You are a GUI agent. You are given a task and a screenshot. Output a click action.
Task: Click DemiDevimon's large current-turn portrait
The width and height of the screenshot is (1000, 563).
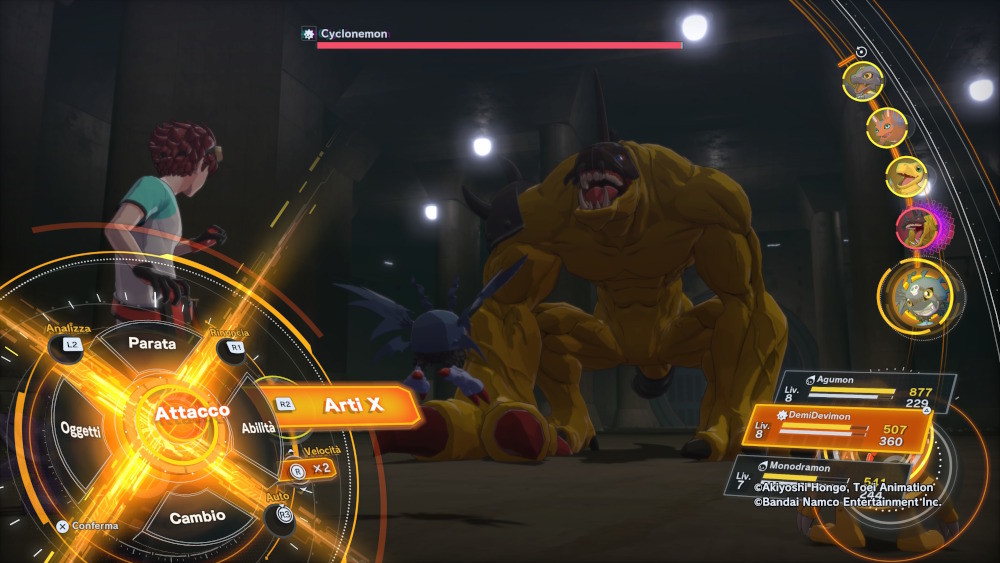(919, 295)
